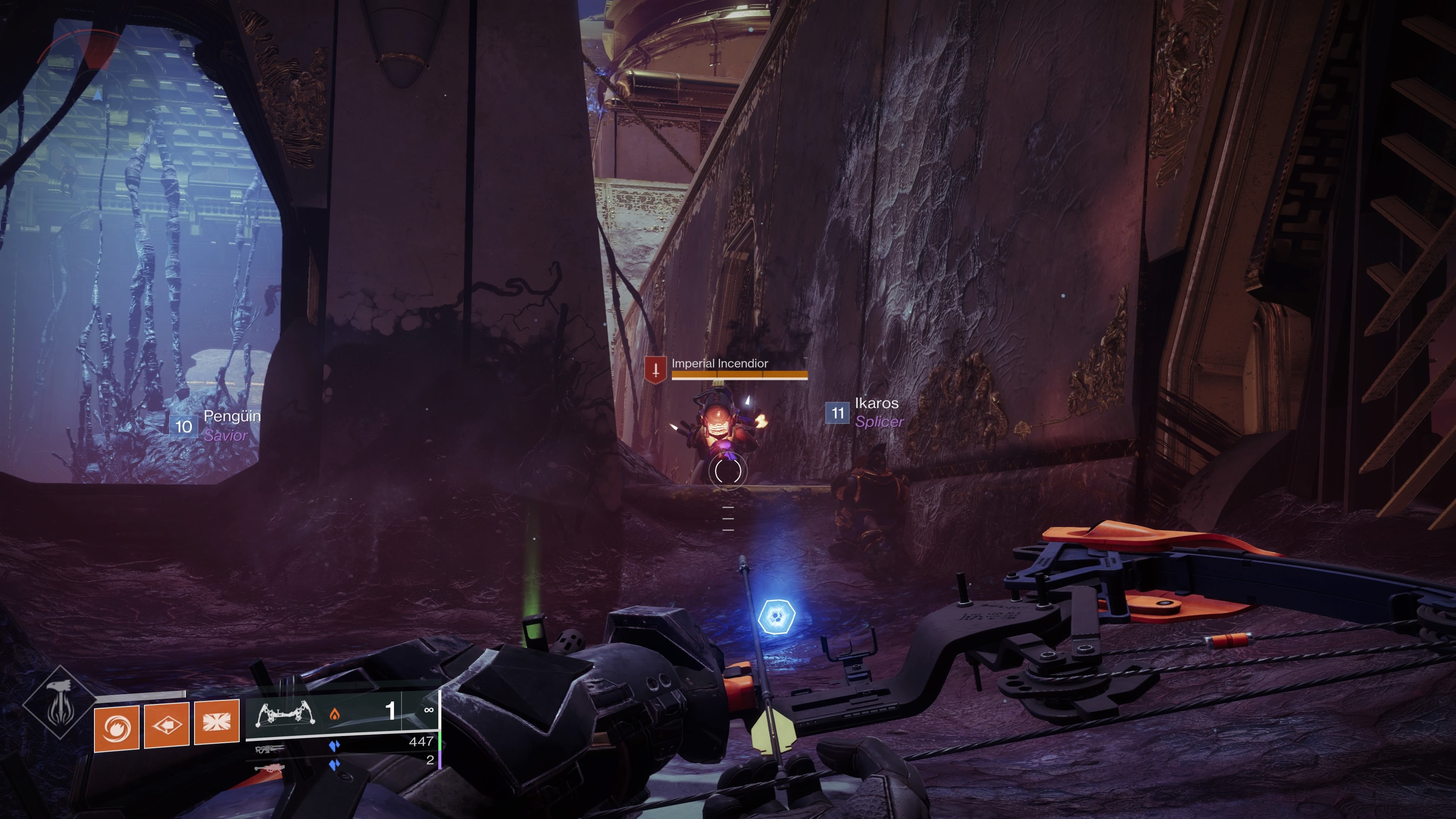Screen dimensions: 1456x819
Task: Select teammate Ikaros's nameplate
Action: coord(865,412)
